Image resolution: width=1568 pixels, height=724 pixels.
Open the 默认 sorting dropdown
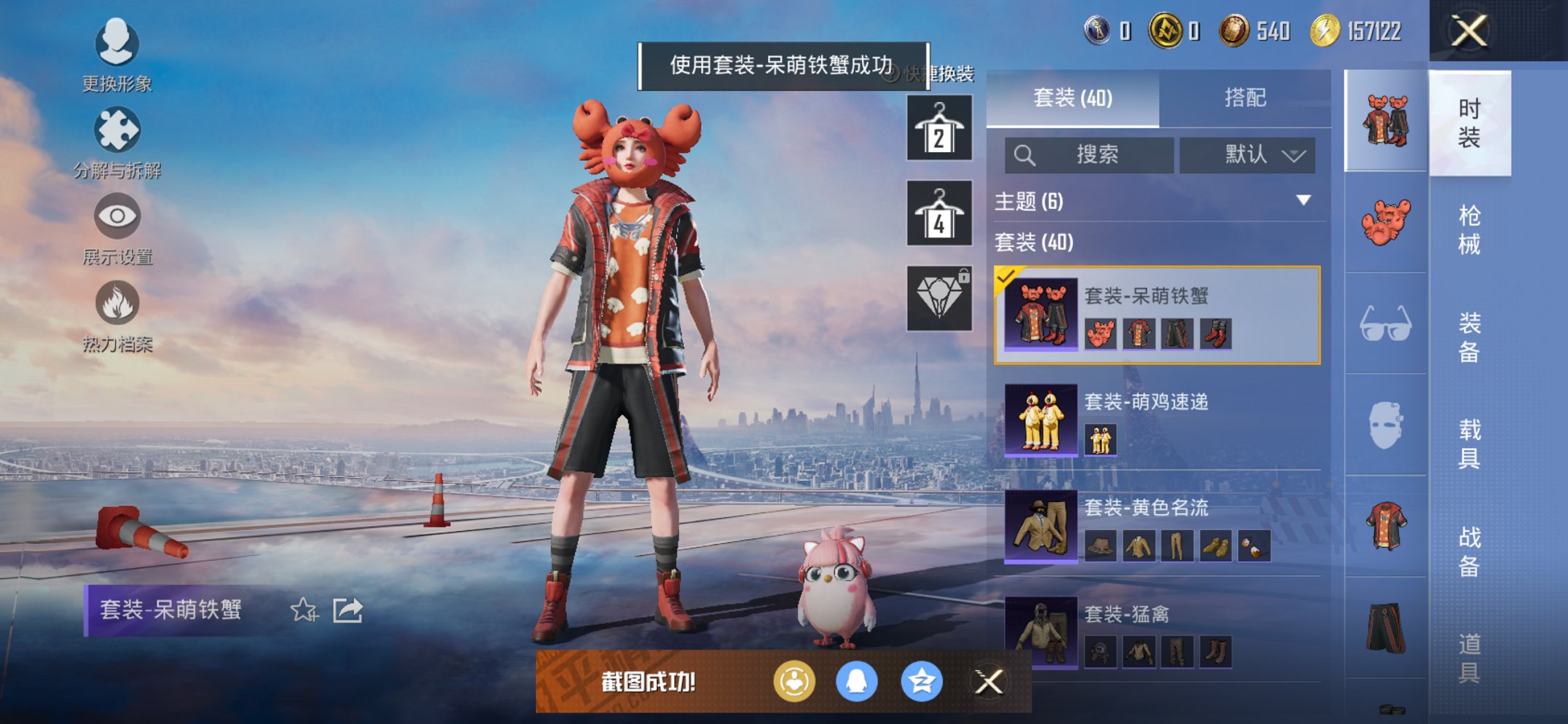[x=1247, y=155]
